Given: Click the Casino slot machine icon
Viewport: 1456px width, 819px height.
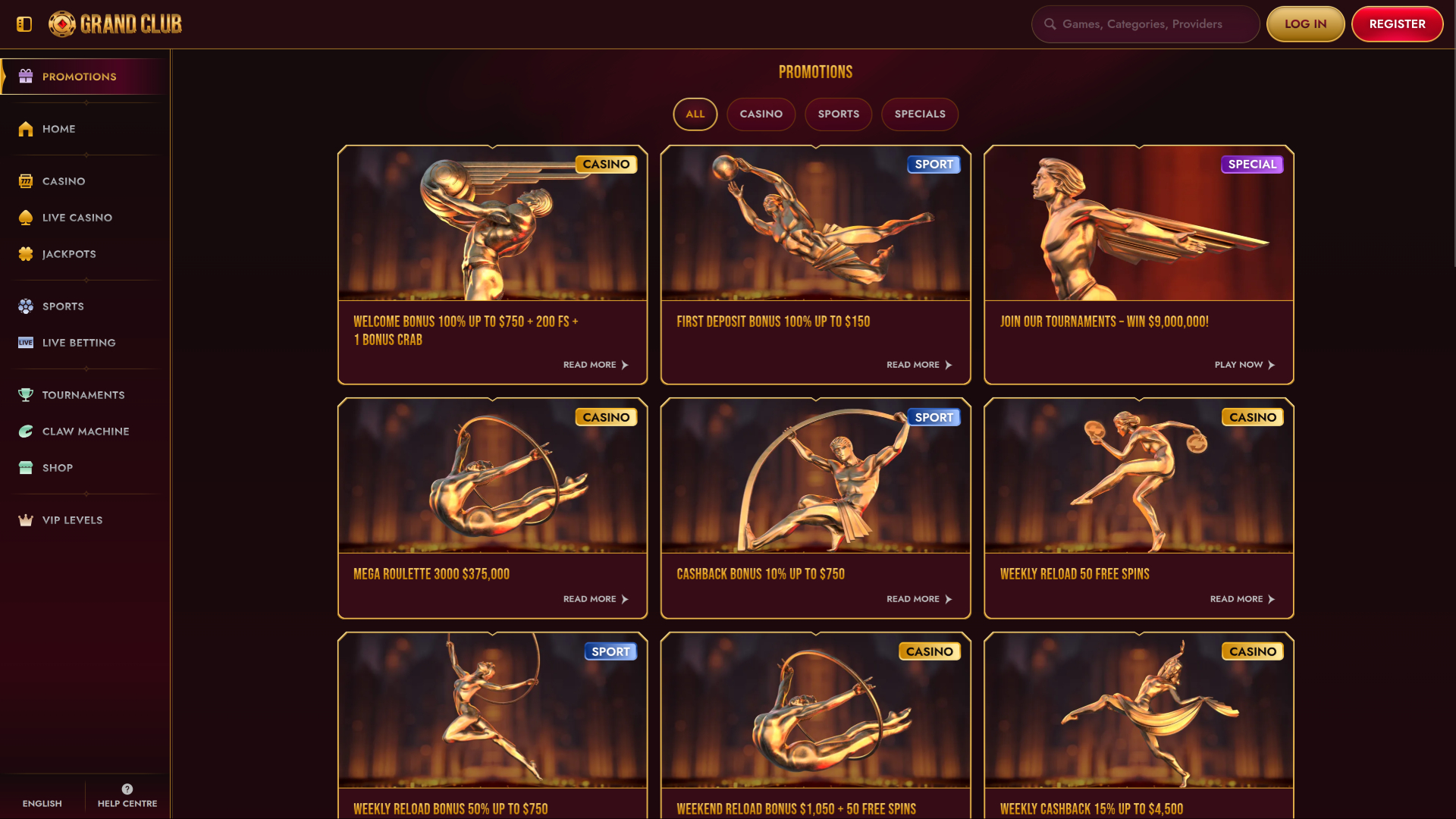Looking at the screenshot, I should pos(25,180).
